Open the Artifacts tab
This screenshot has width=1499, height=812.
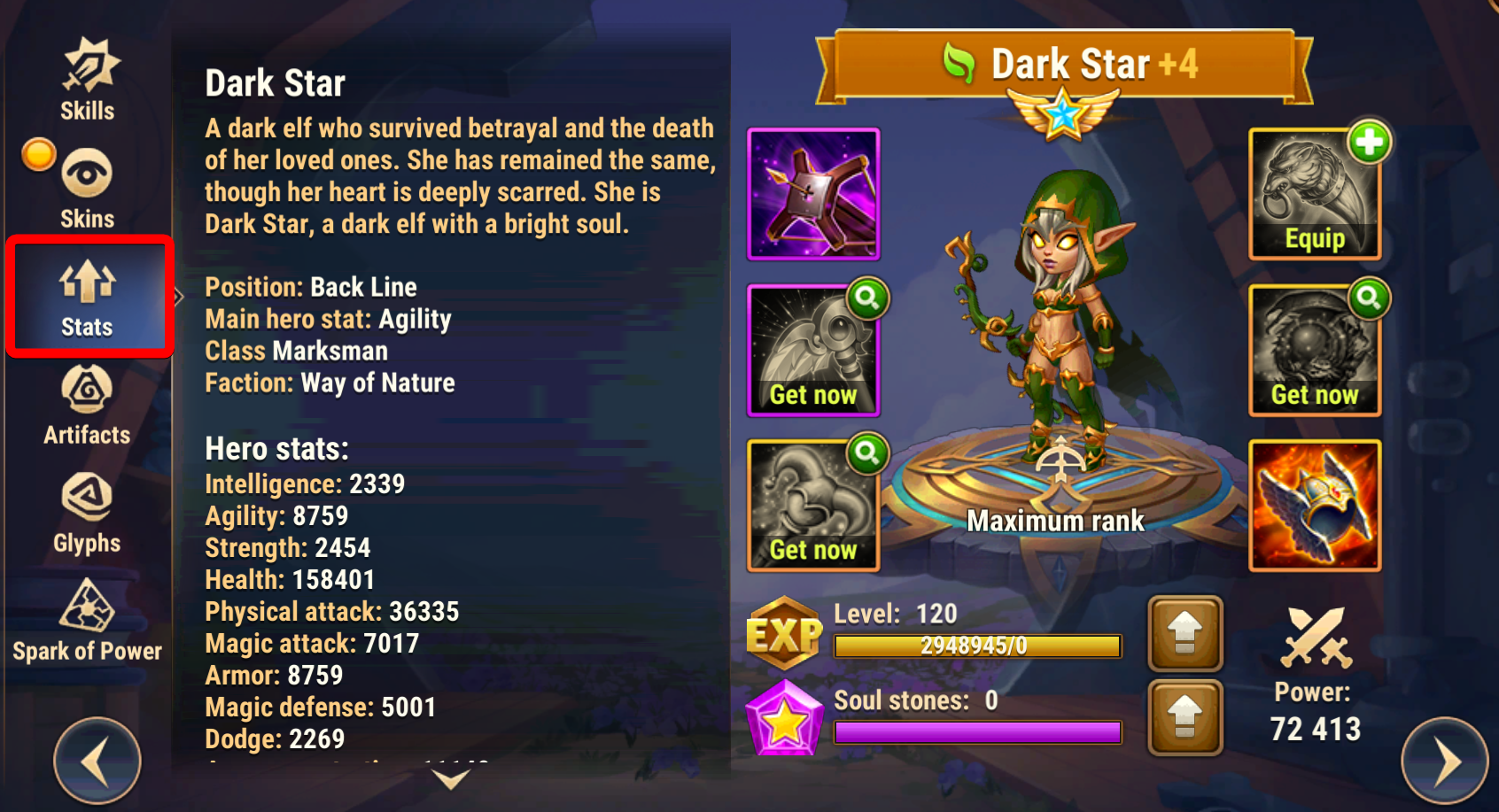click(x=87, y=406)
